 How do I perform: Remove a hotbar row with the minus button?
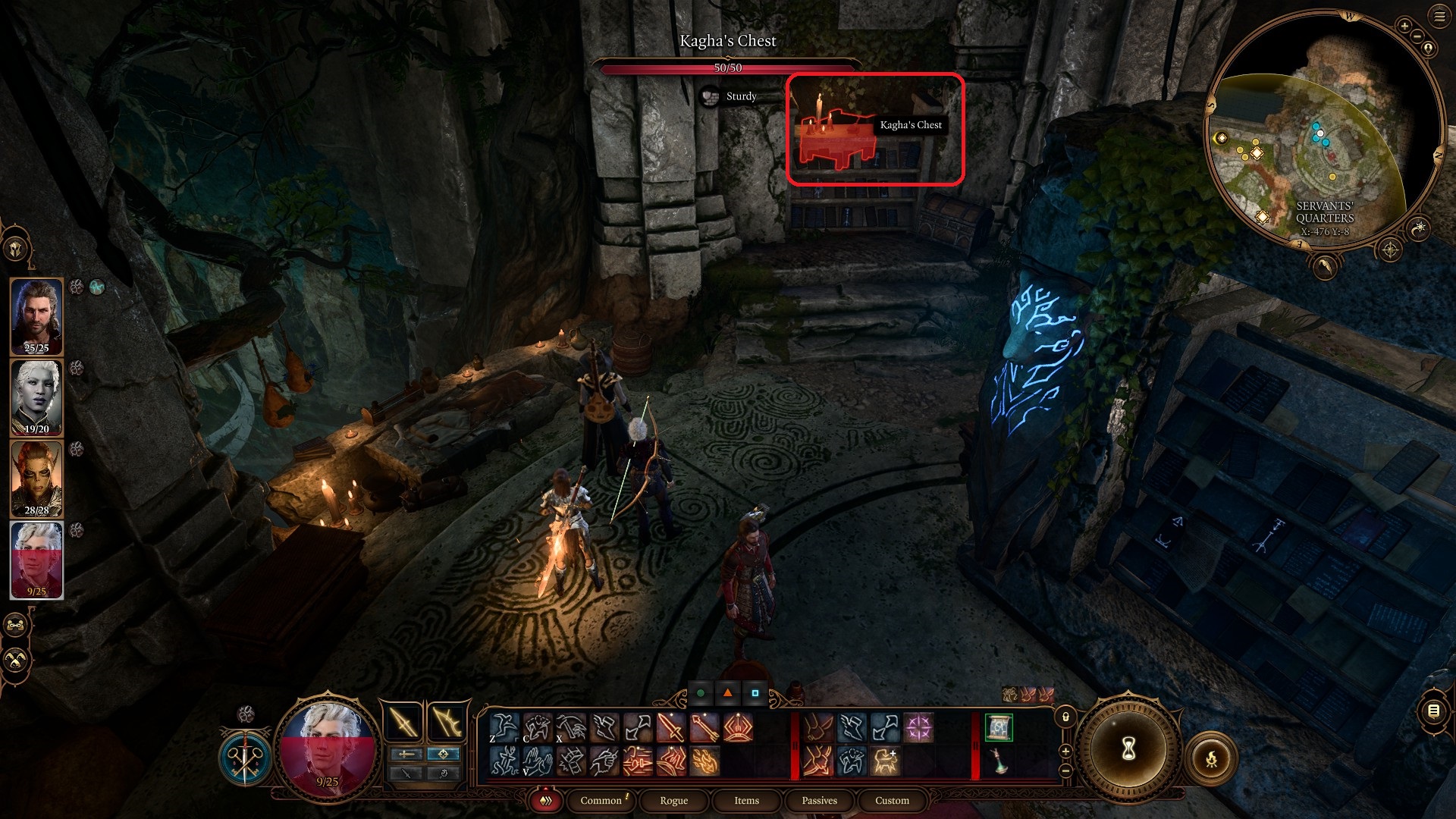click(1066, 770)
